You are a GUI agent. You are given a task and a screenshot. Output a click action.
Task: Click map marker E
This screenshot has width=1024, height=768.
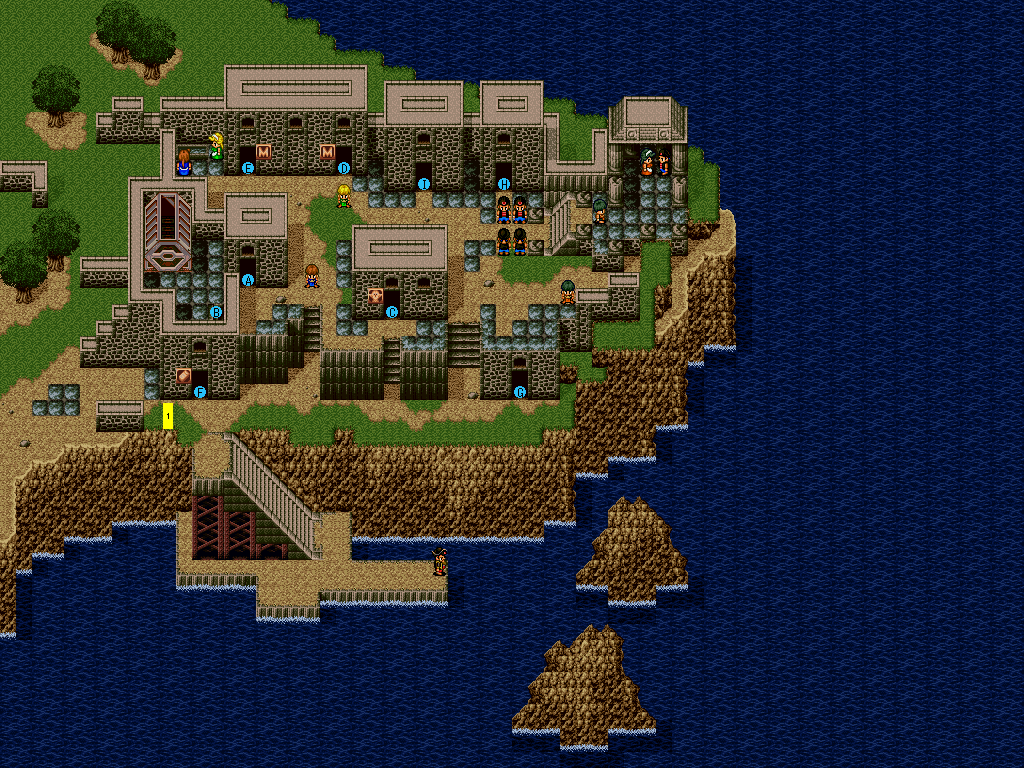(248, 168)
